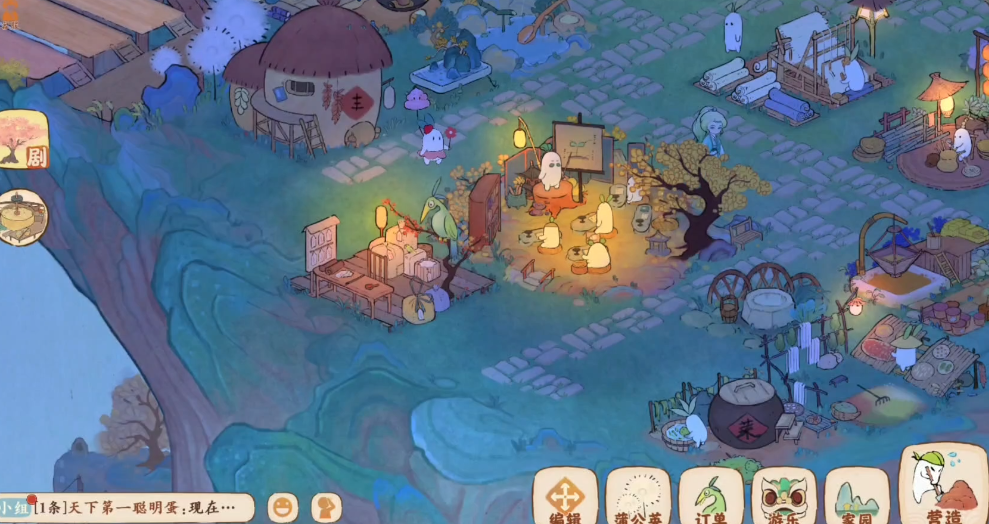Open the 编辑 edit layout button

coord(565,495)
